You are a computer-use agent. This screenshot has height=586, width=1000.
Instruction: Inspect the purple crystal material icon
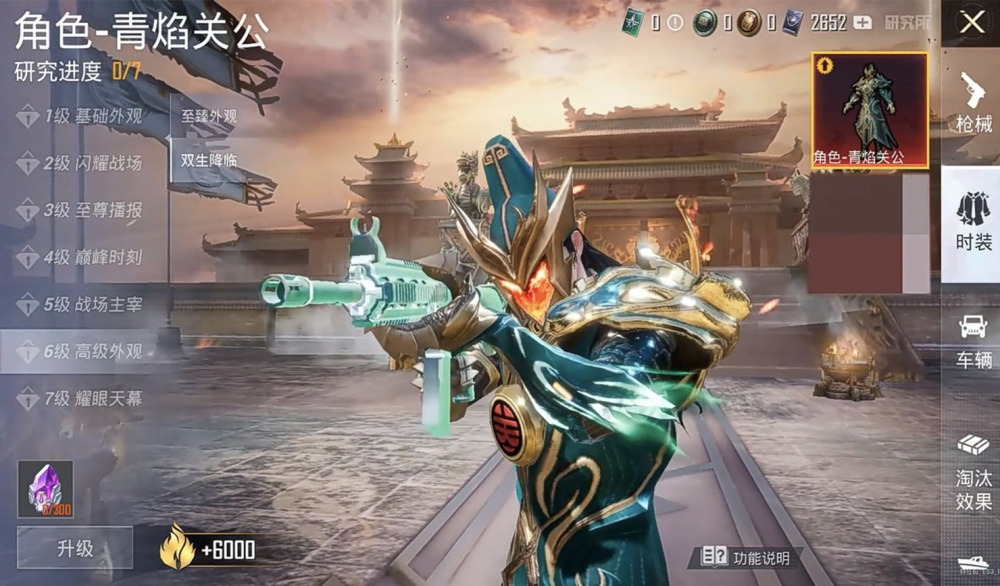[x=45, y=488]
